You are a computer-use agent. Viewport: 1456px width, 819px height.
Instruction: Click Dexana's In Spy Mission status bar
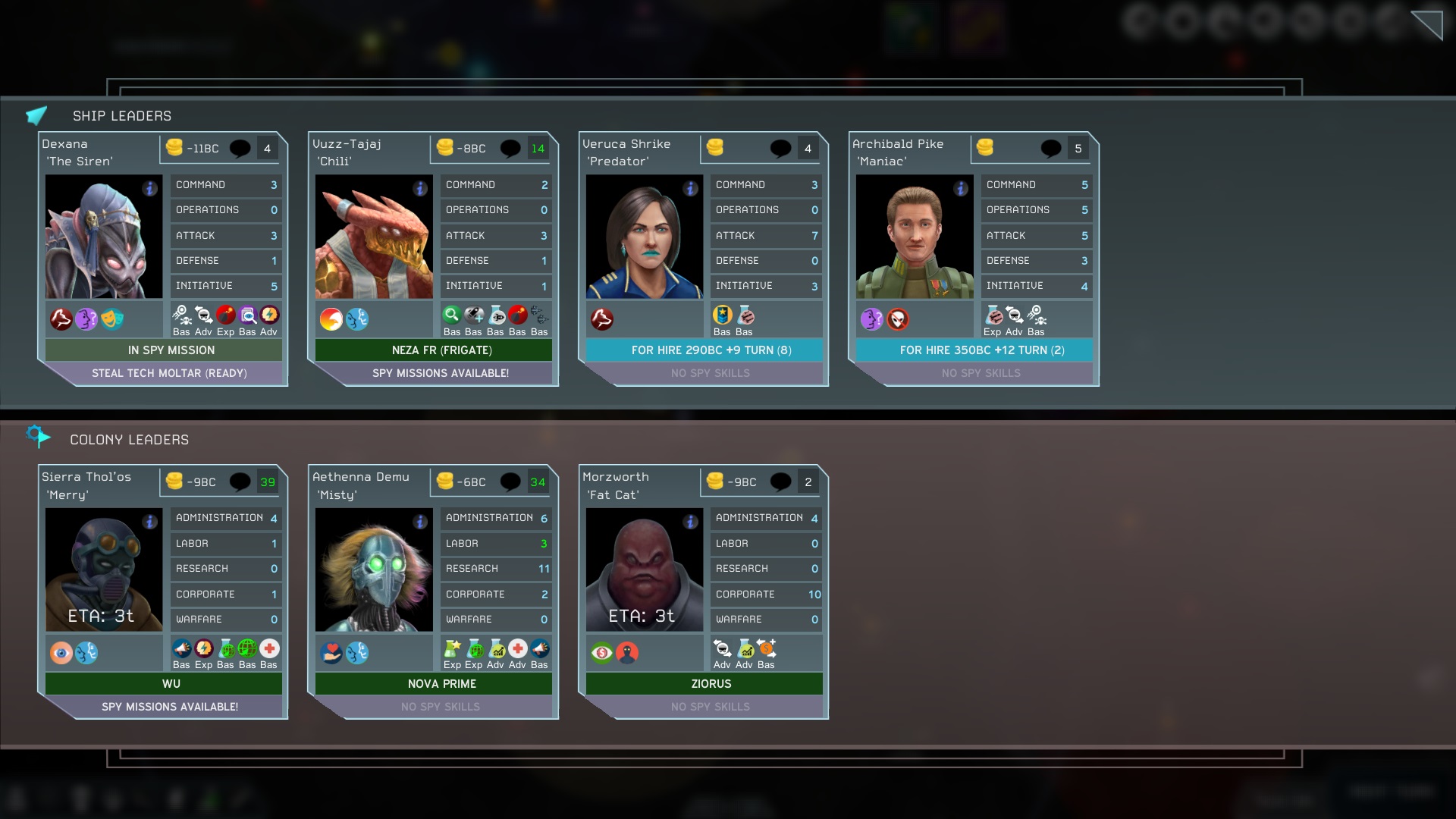point(171,350)
